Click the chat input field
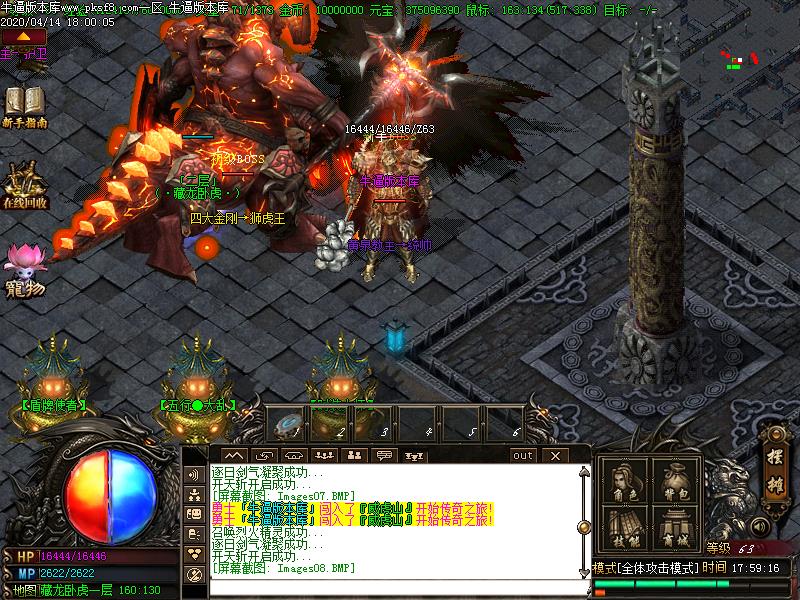This screenshot has height=600, width=800. click(390, 583)
